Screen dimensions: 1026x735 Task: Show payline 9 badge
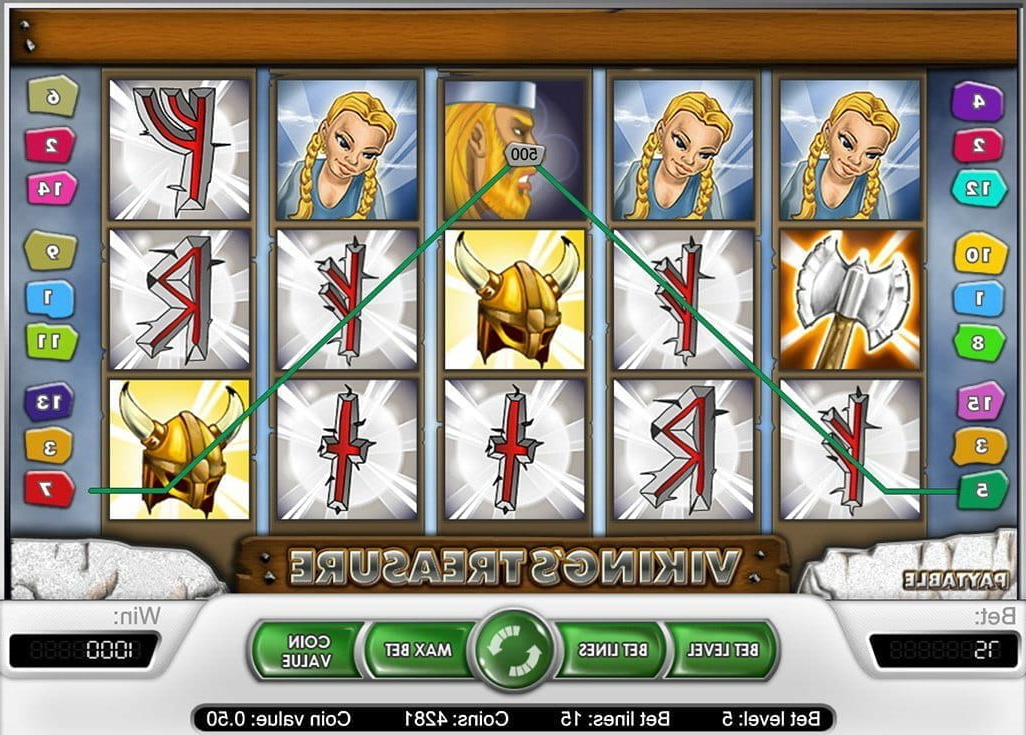point(49,250)
